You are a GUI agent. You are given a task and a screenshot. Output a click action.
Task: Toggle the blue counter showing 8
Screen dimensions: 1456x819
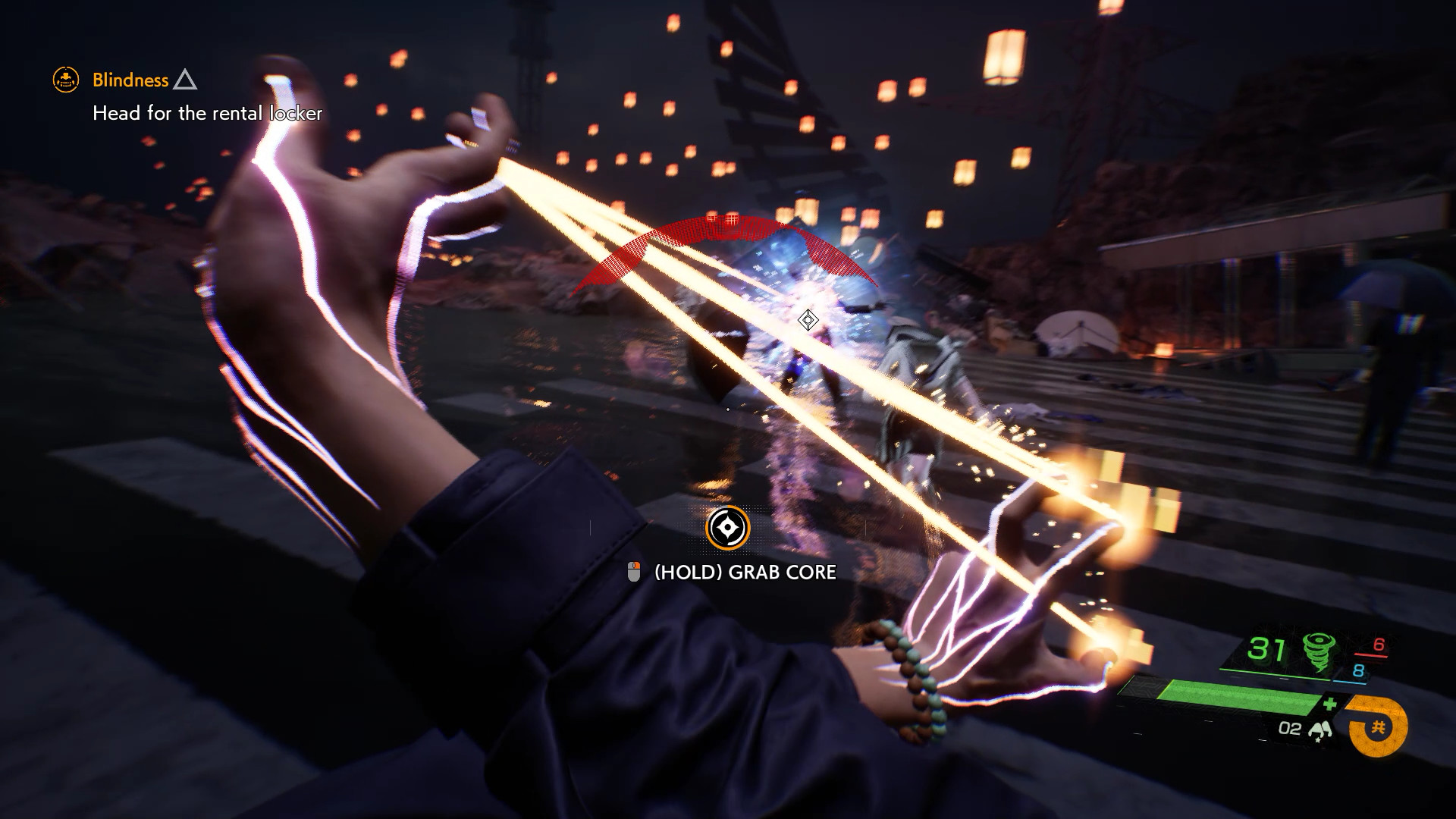click(x=1357, y=671)
